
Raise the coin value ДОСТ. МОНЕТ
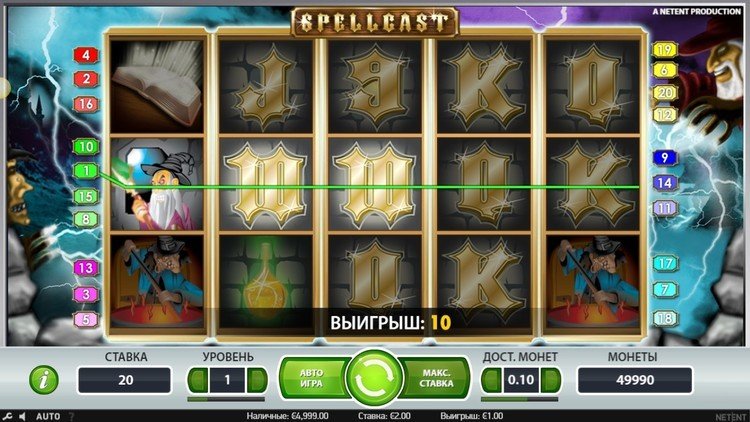[551, 380]
